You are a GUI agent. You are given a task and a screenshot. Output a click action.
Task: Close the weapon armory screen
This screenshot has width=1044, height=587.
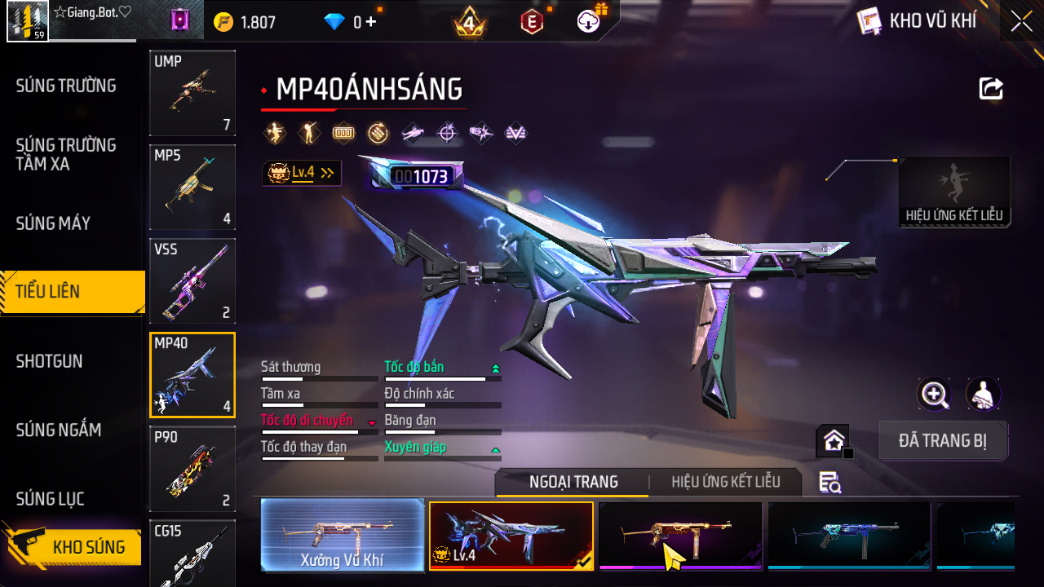(x=1021, y=21)
